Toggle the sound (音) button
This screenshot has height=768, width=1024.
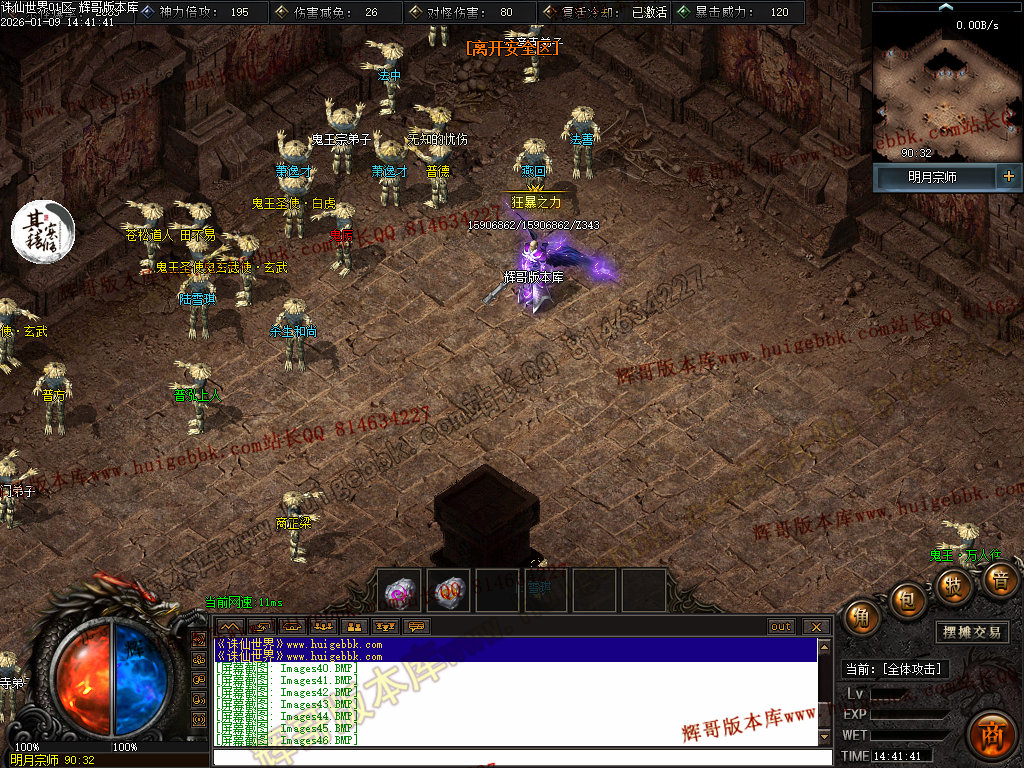tap(999, 579)
